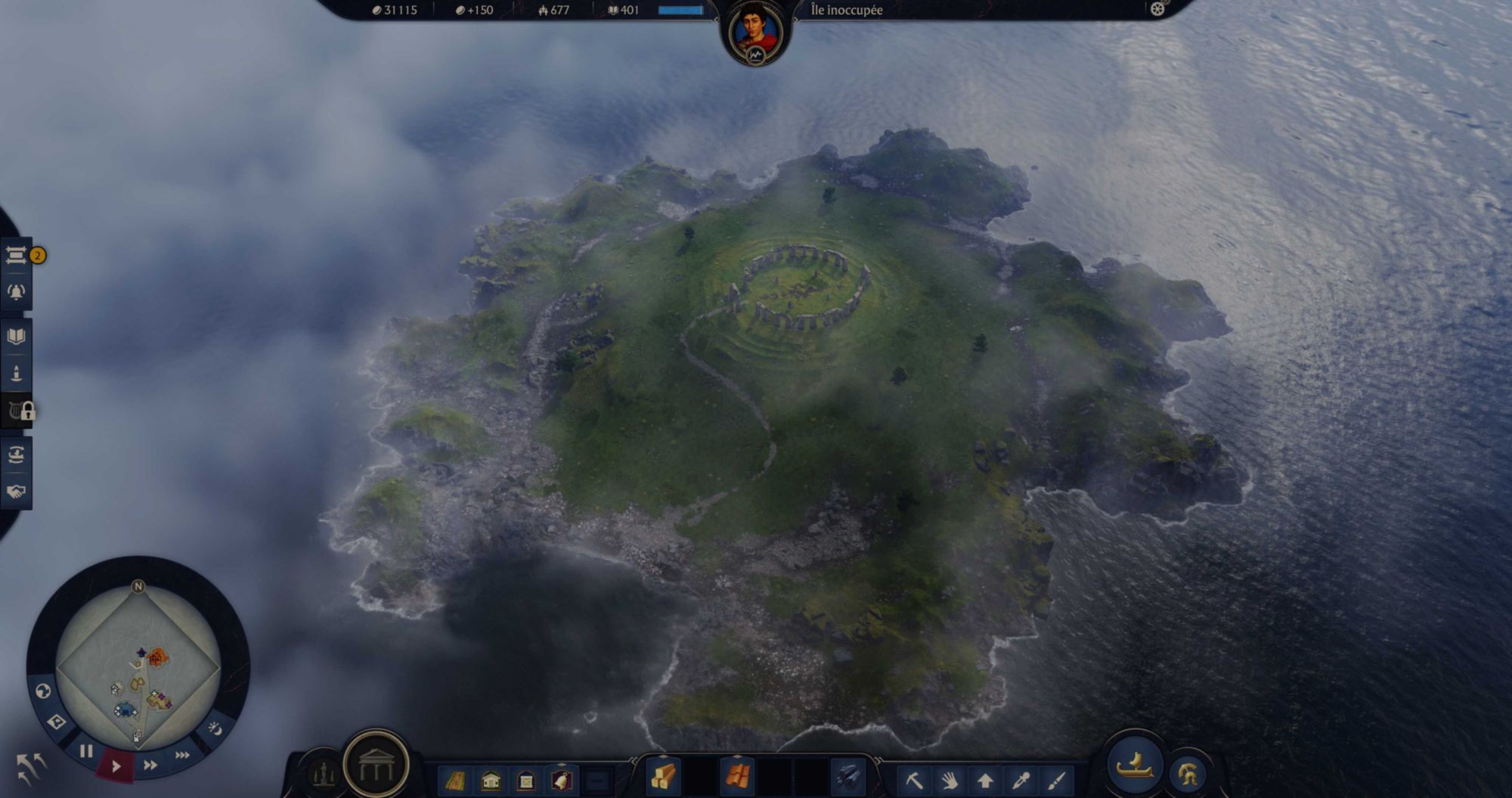Open the candle religion panel
Image resolution: width=1512 pixels, height=798 pixels.
click(x=16, y=373)
